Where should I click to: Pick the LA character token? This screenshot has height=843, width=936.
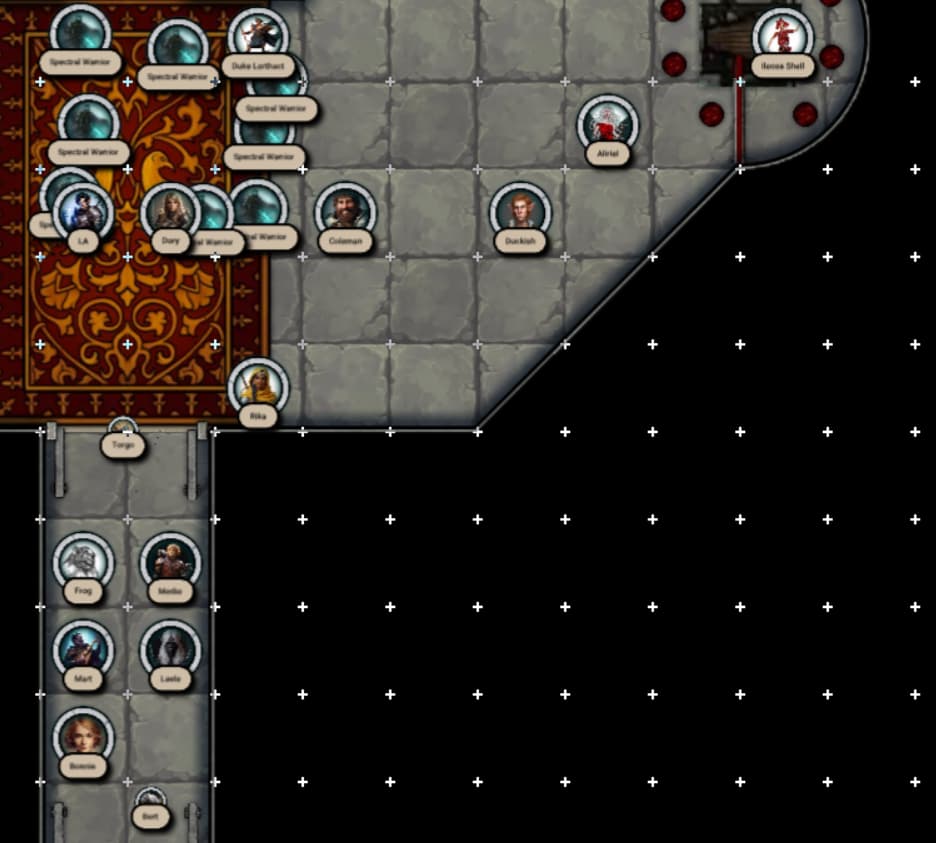(x=83, y=213)
